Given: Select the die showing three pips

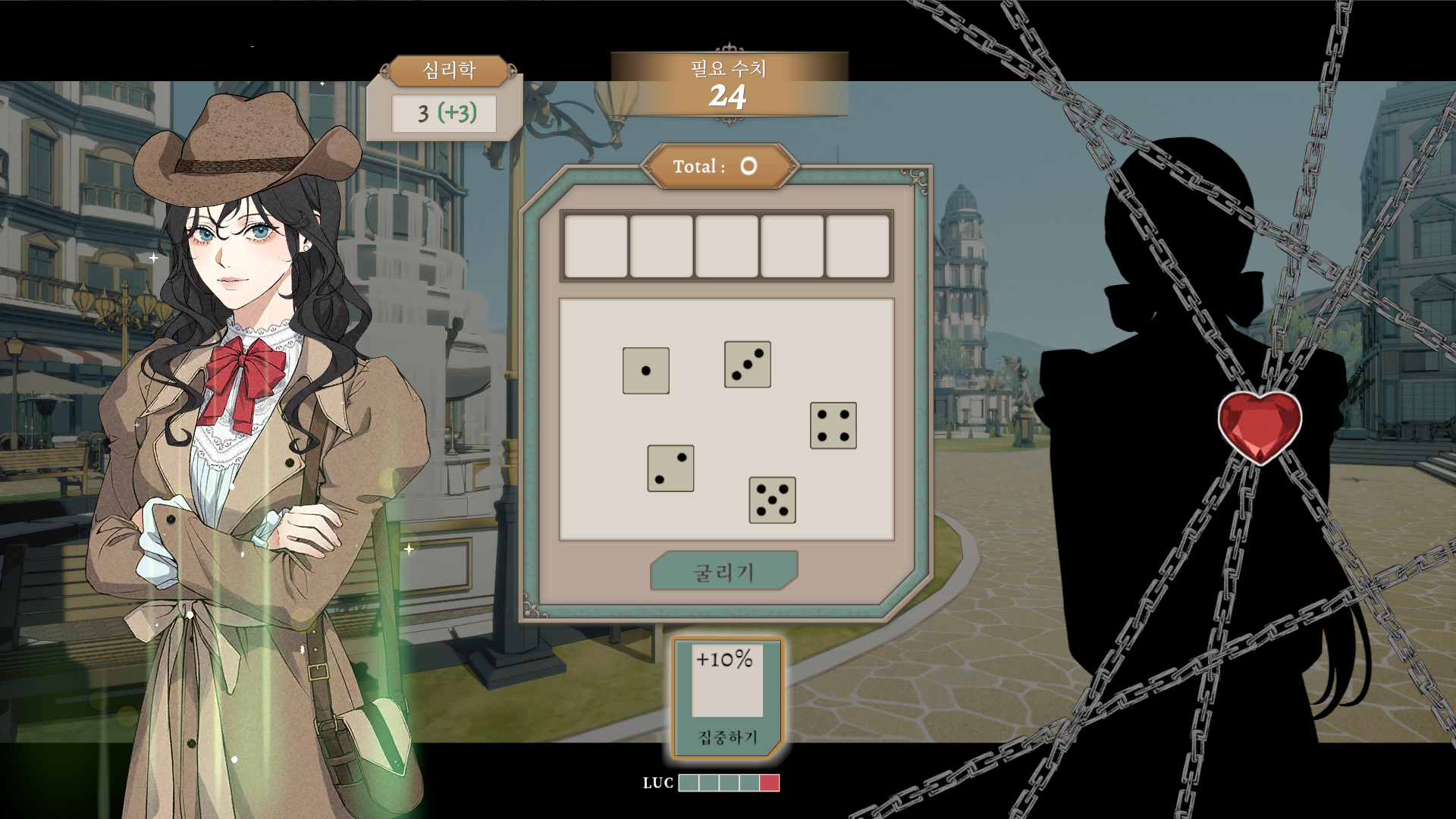Looking at the screenshot, I should (747, 364).
